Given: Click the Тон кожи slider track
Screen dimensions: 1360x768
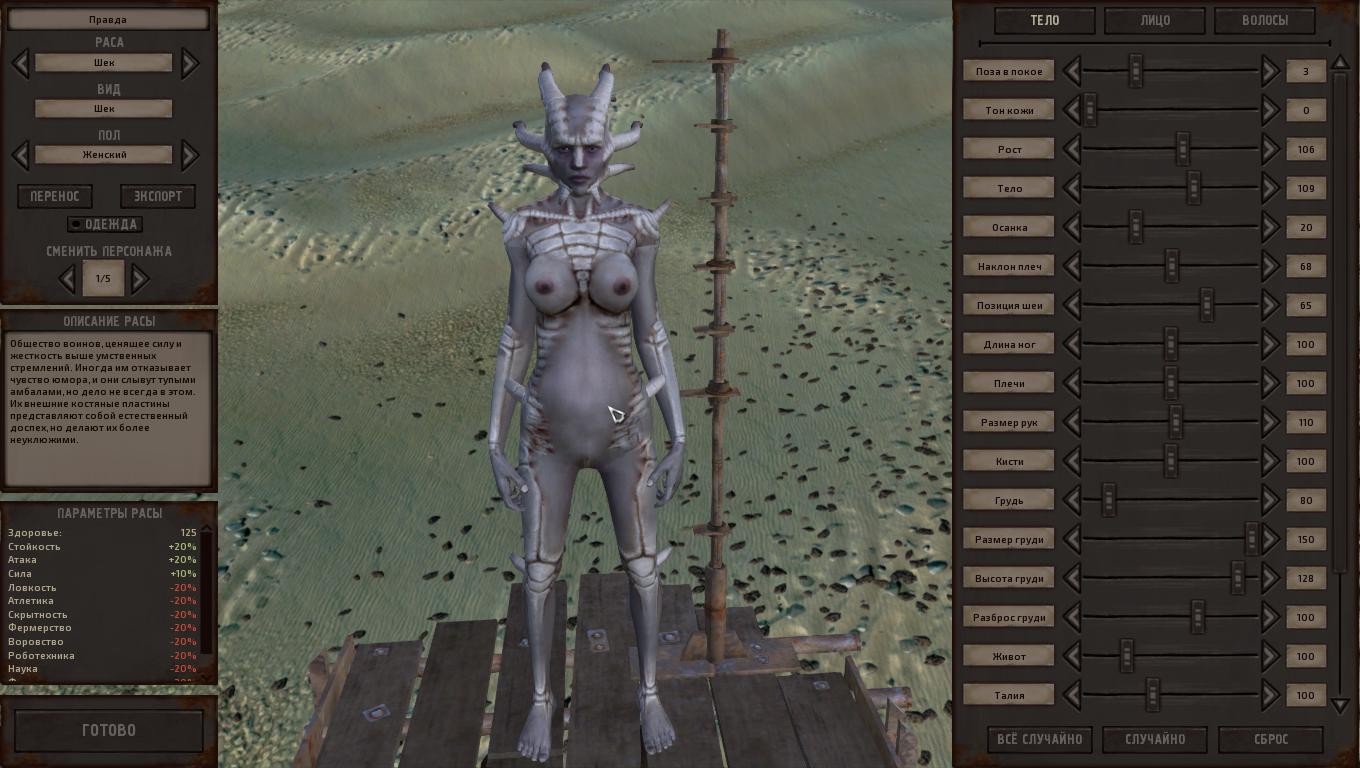Looking at the screenshot, I should click(x=1170, y=110).
